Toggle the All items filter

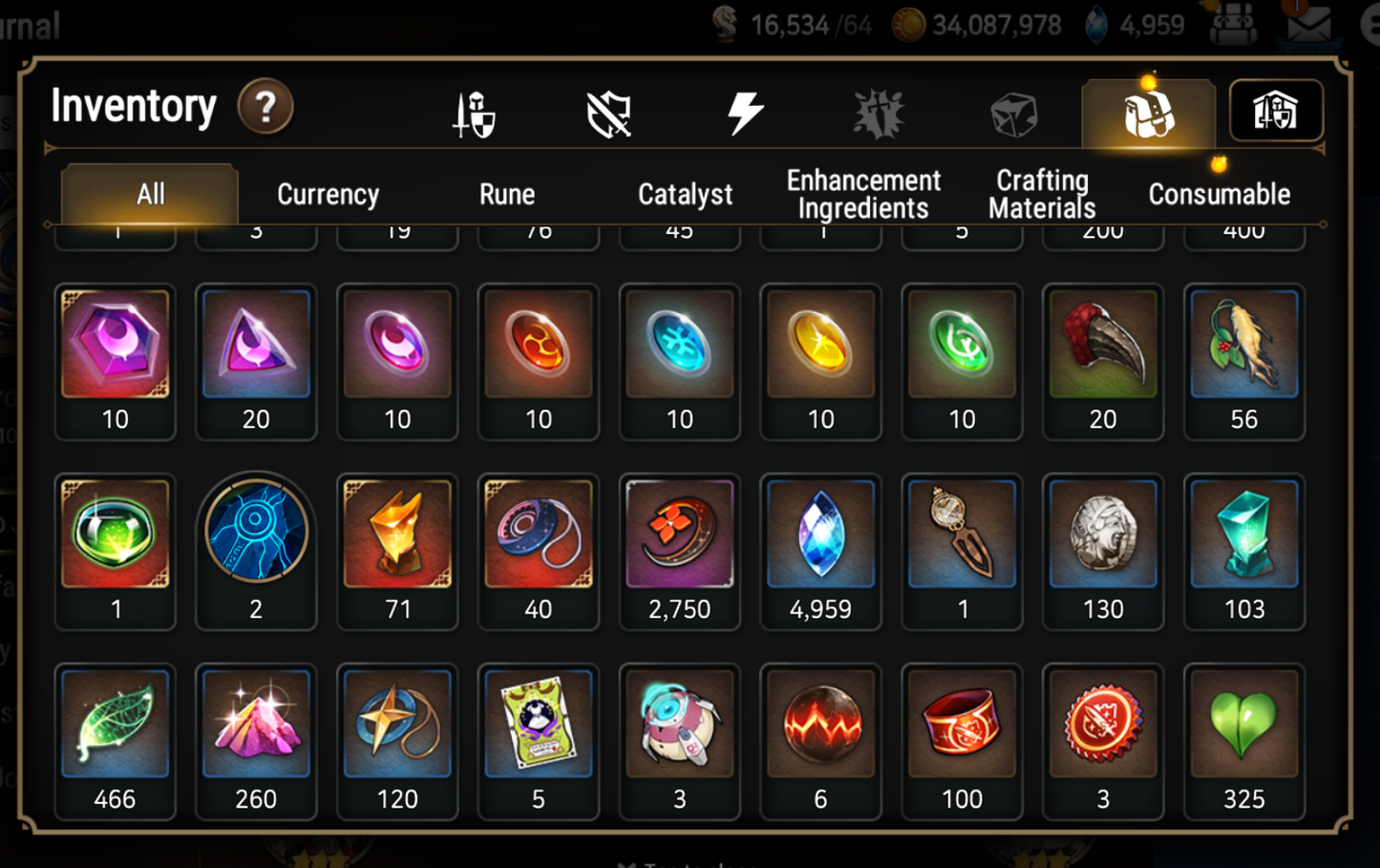coord(148,194)
